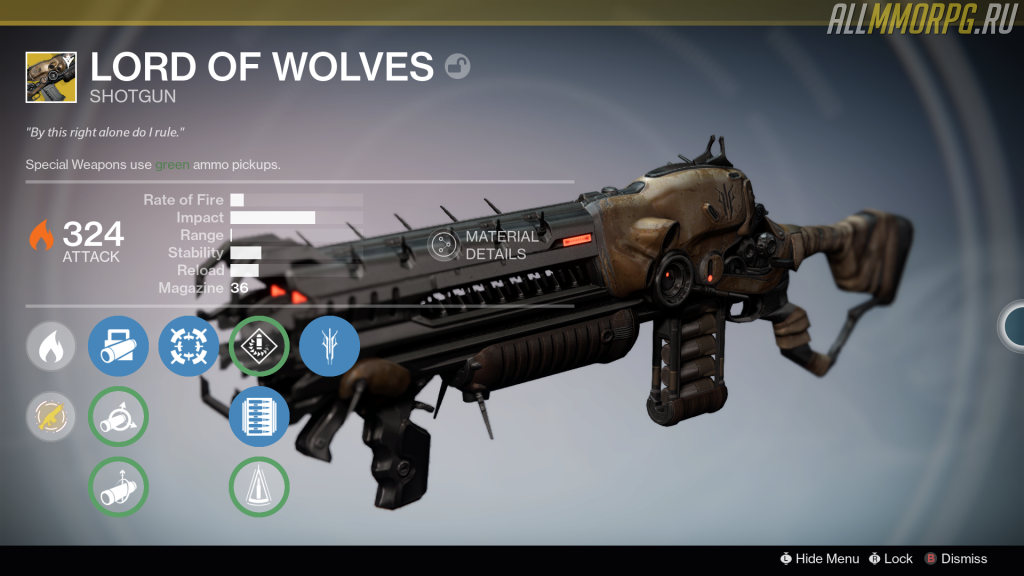
Task: Activate the blue magazine rounds perk
Action: [259, 417]
